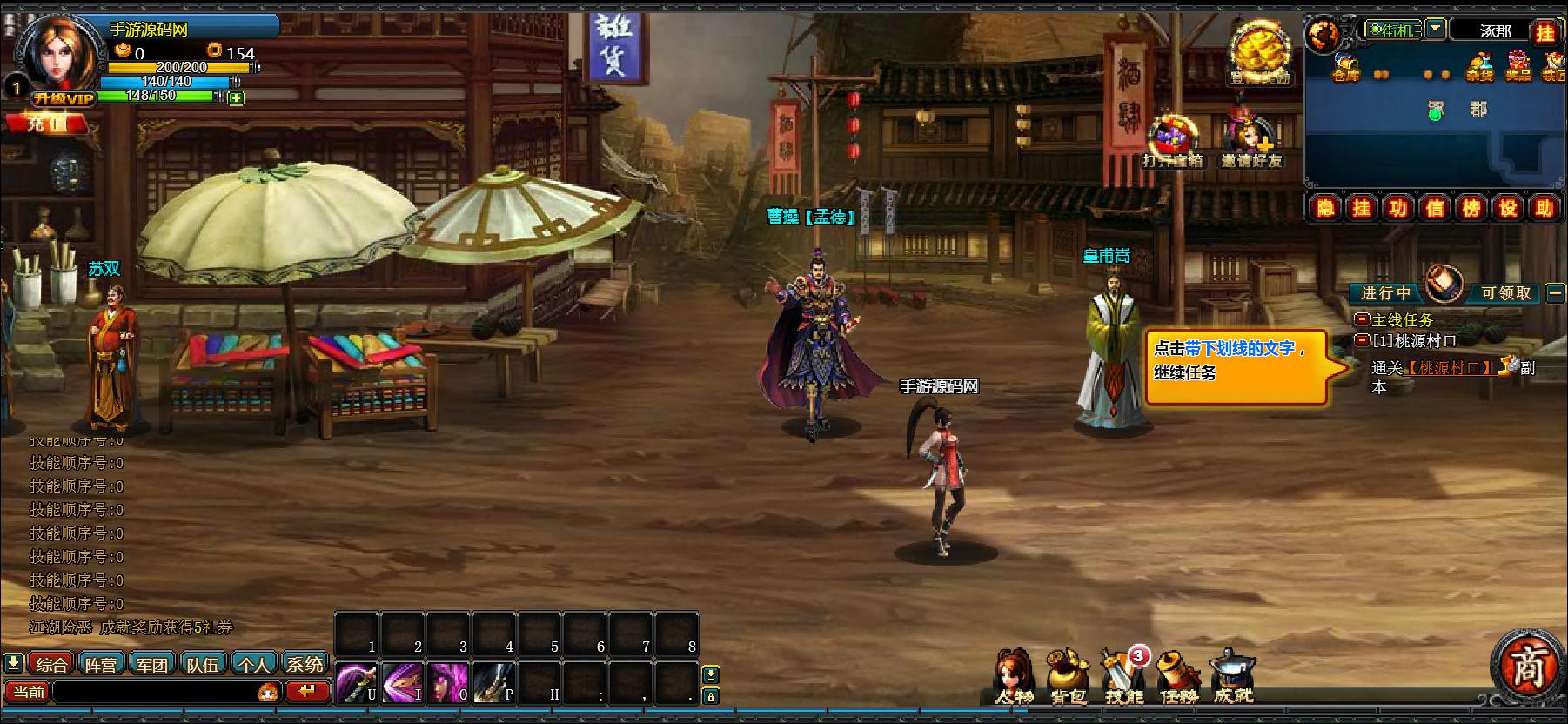Click the 升级VIP upgrade button

click(x=63, y=98)
